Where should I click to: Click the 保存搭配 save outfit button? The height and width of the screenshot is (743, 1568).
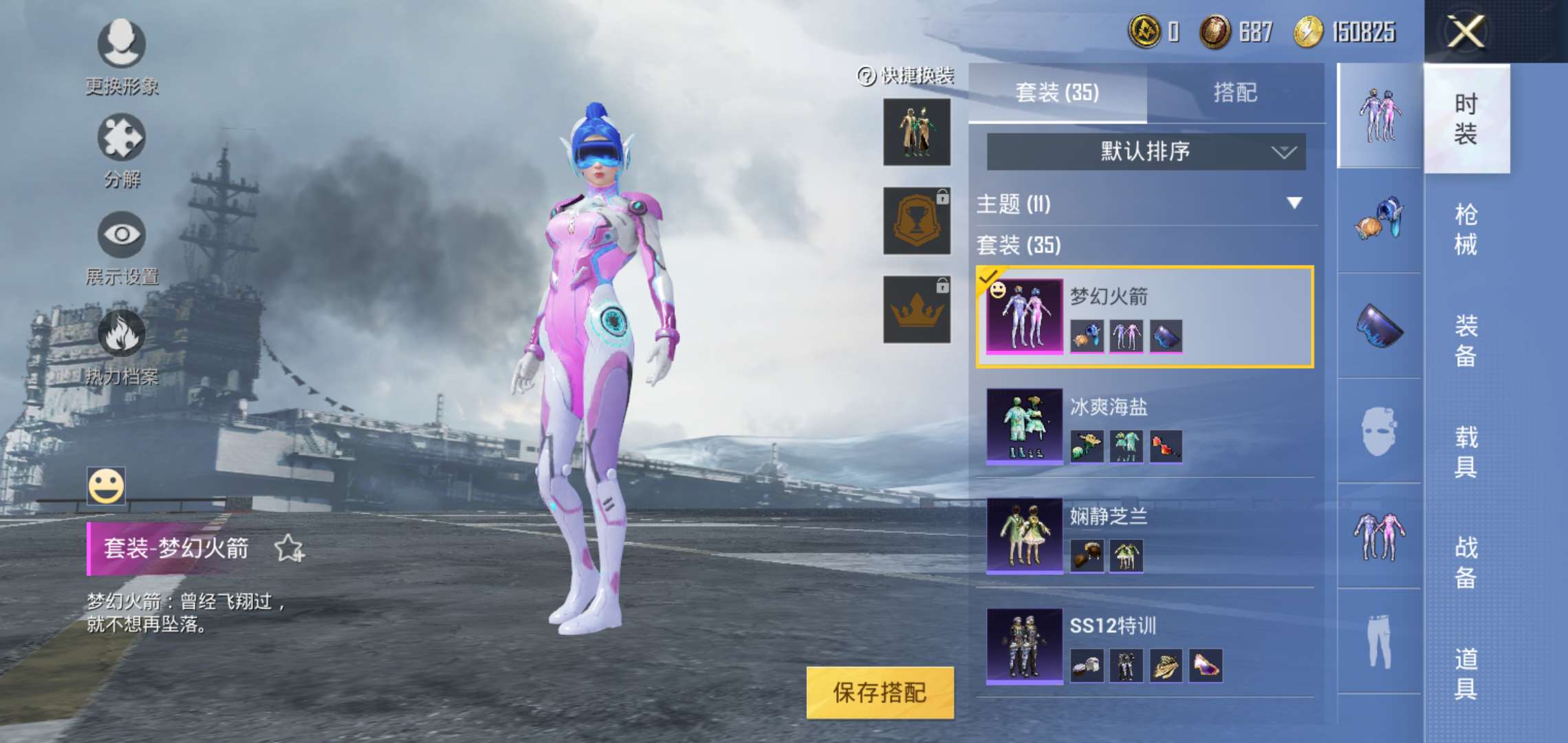[x=880, y=692]
